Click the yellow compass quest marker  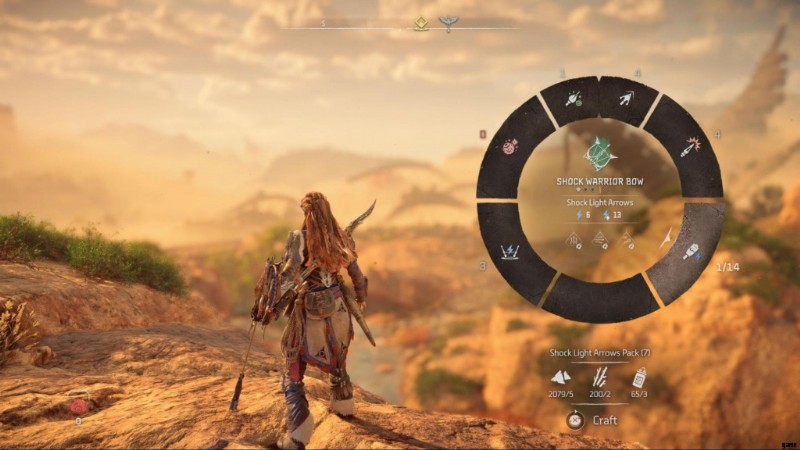pyautogui.click(x=421, y=24)
